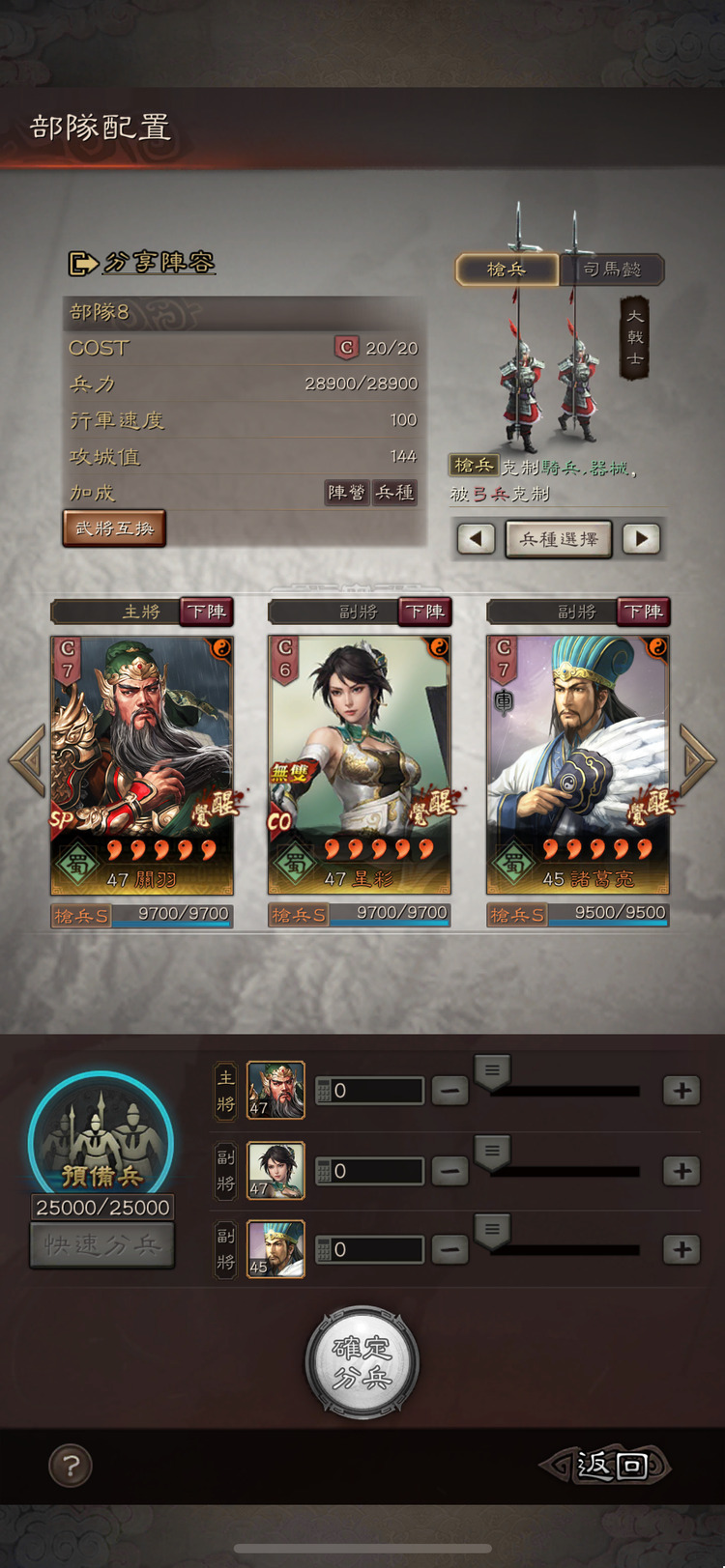This screenshot has width=725, height=1568.
Task: Open help with the question mark icon
Action: 71,1466
